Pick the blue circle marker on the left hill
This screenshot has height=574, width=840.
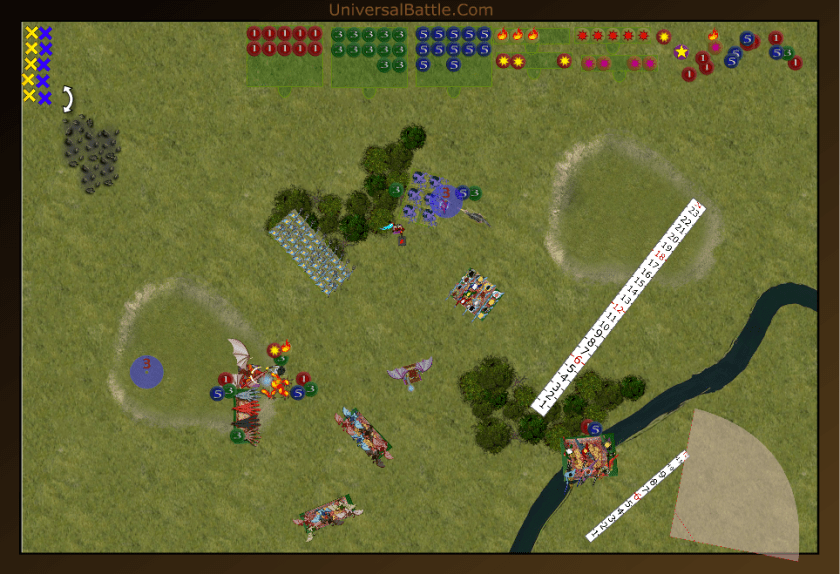[147, 372]
